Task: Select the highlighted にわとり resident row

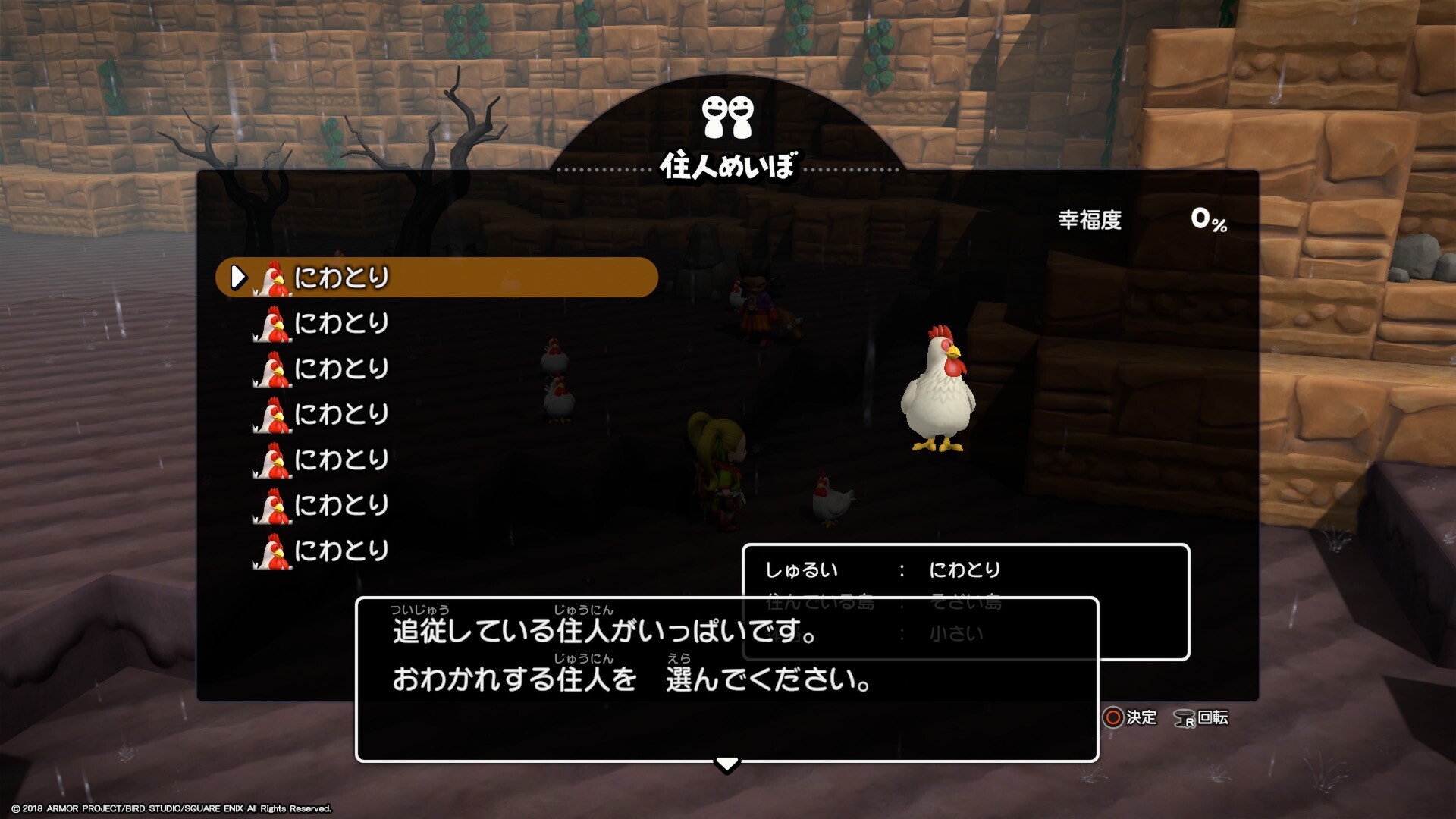Action: 436,278
